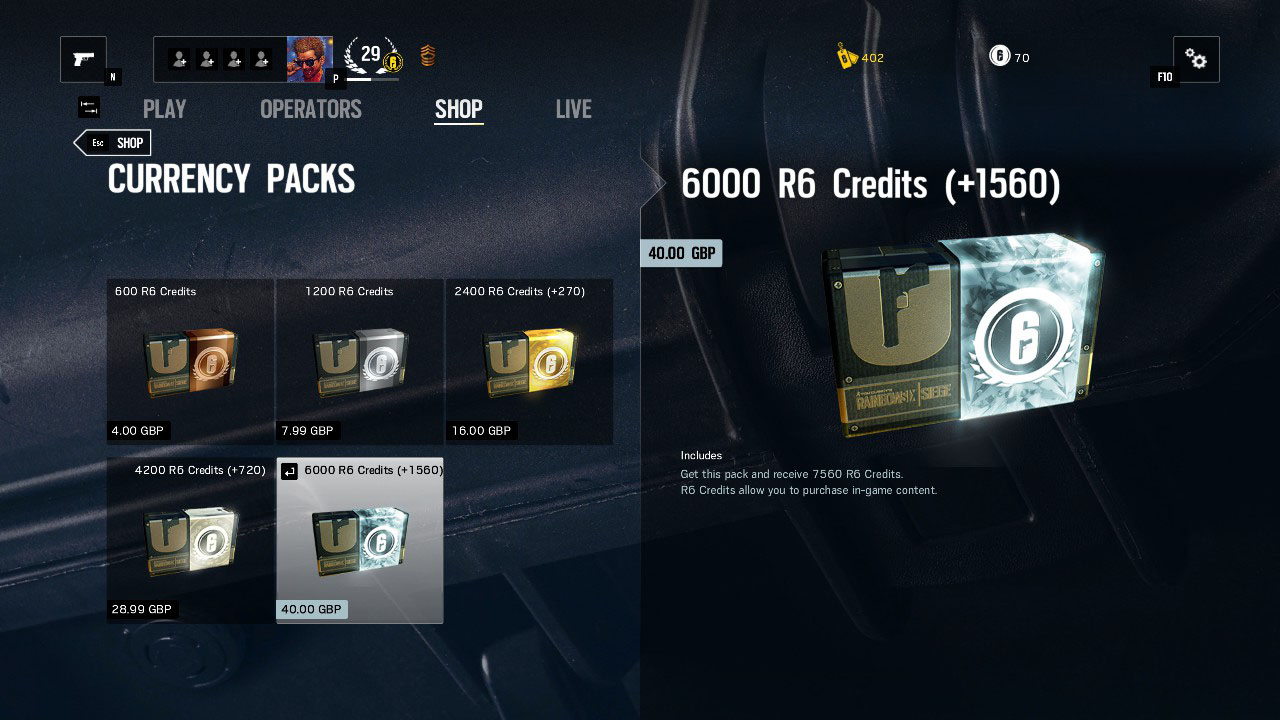Choose the 4200 R6 Credits pack
This screenshot has width=1280, height=720.
[190, 540]
